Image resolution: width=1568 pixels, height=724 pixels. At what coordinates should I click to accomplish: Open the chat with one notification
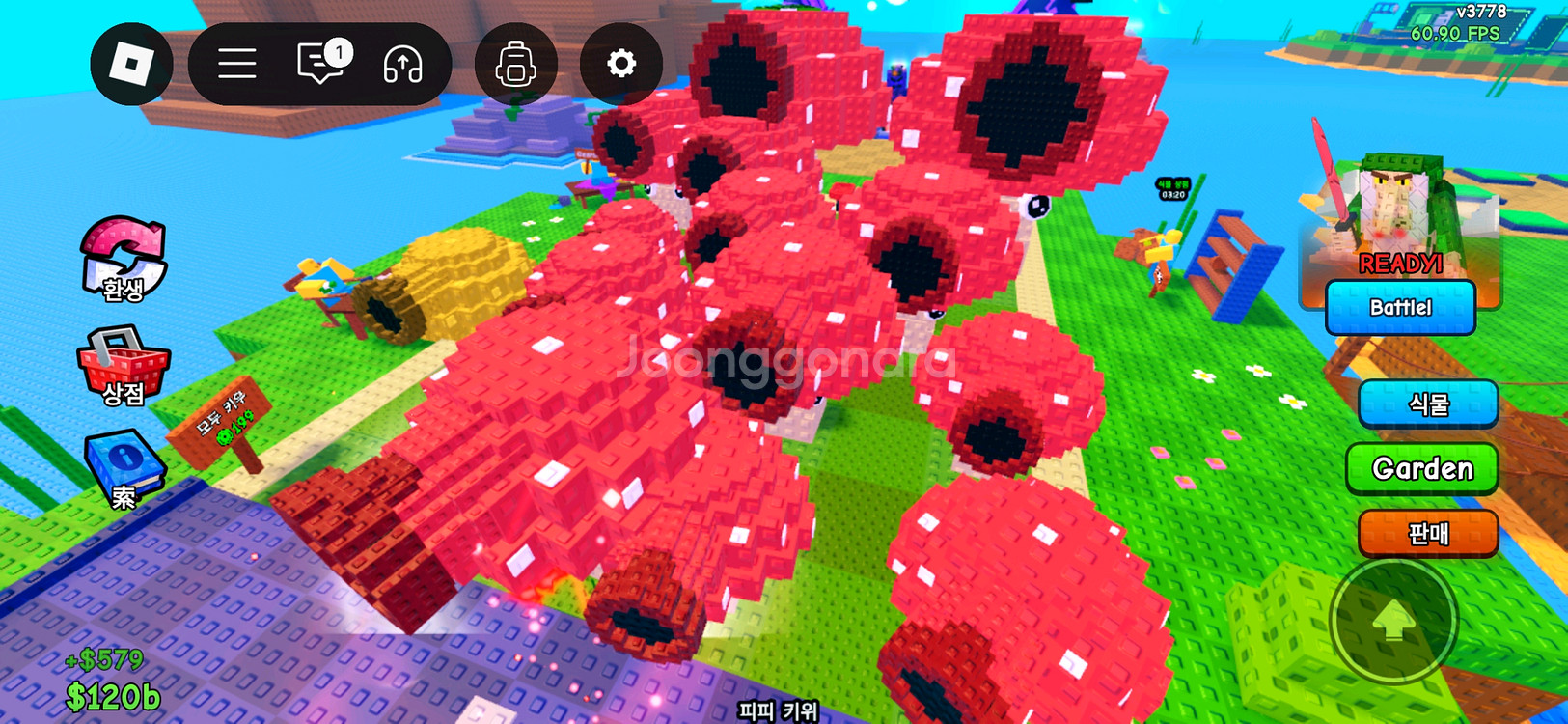[322, 65]
